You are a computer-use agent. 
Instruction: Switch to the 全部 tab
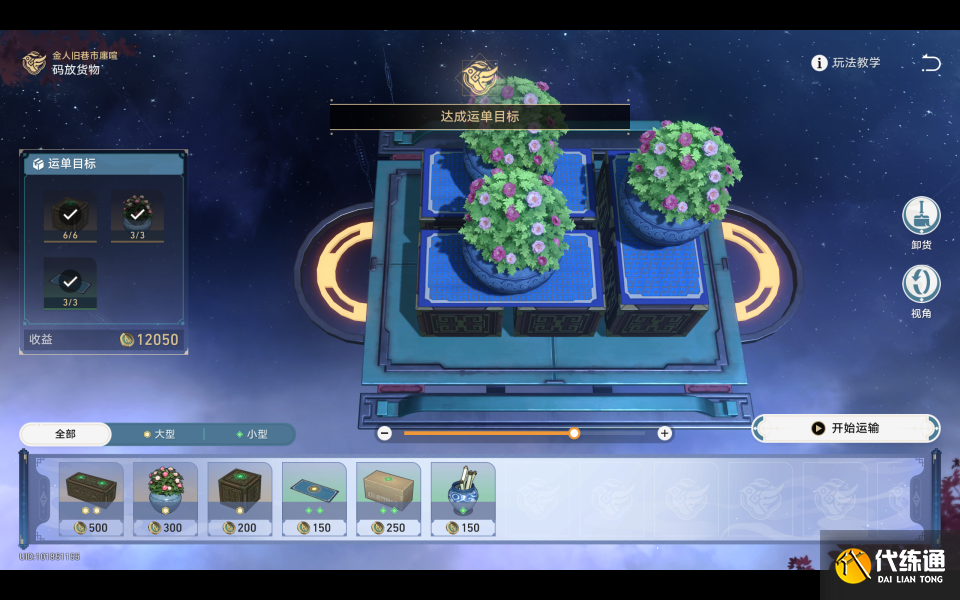[66, 434]
